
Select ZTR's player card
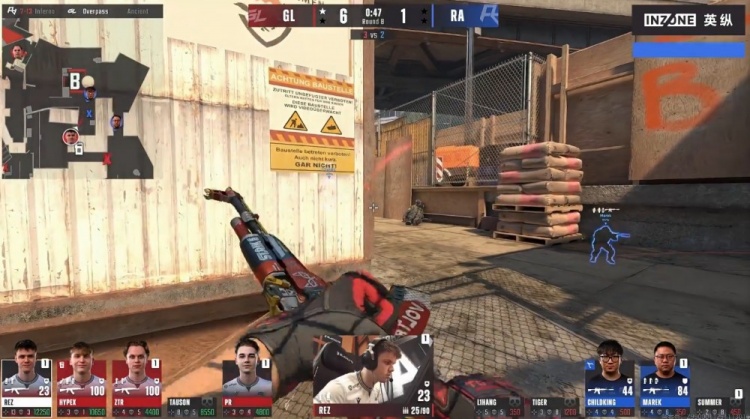pyautogui.click(x=136, y=378)
